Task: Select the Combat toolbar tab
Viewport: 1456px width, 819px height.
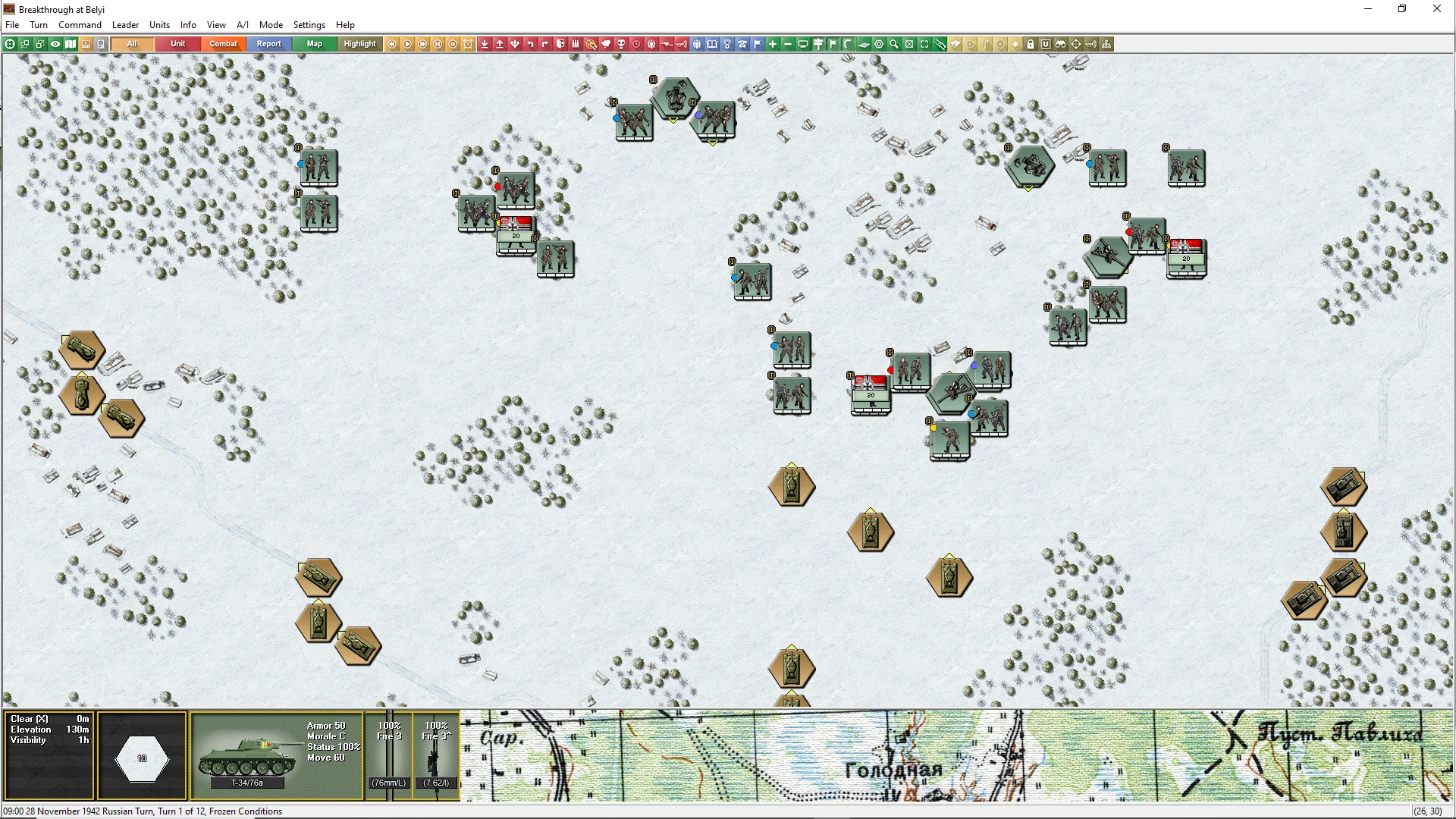Action: click(x=223, y=44)
